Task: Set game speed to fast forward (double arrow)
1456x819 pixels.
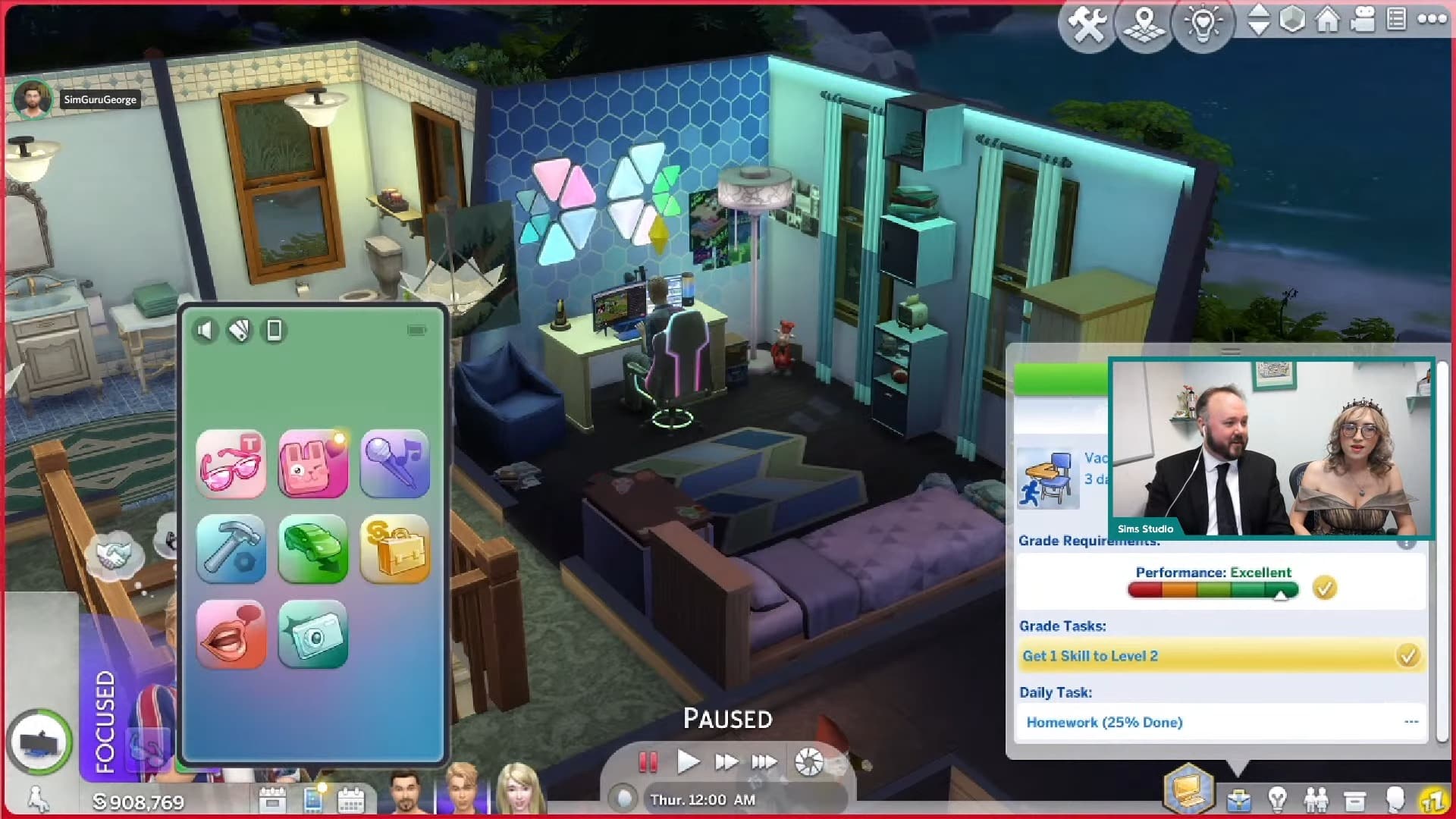Action: click(x=726, y=761)
